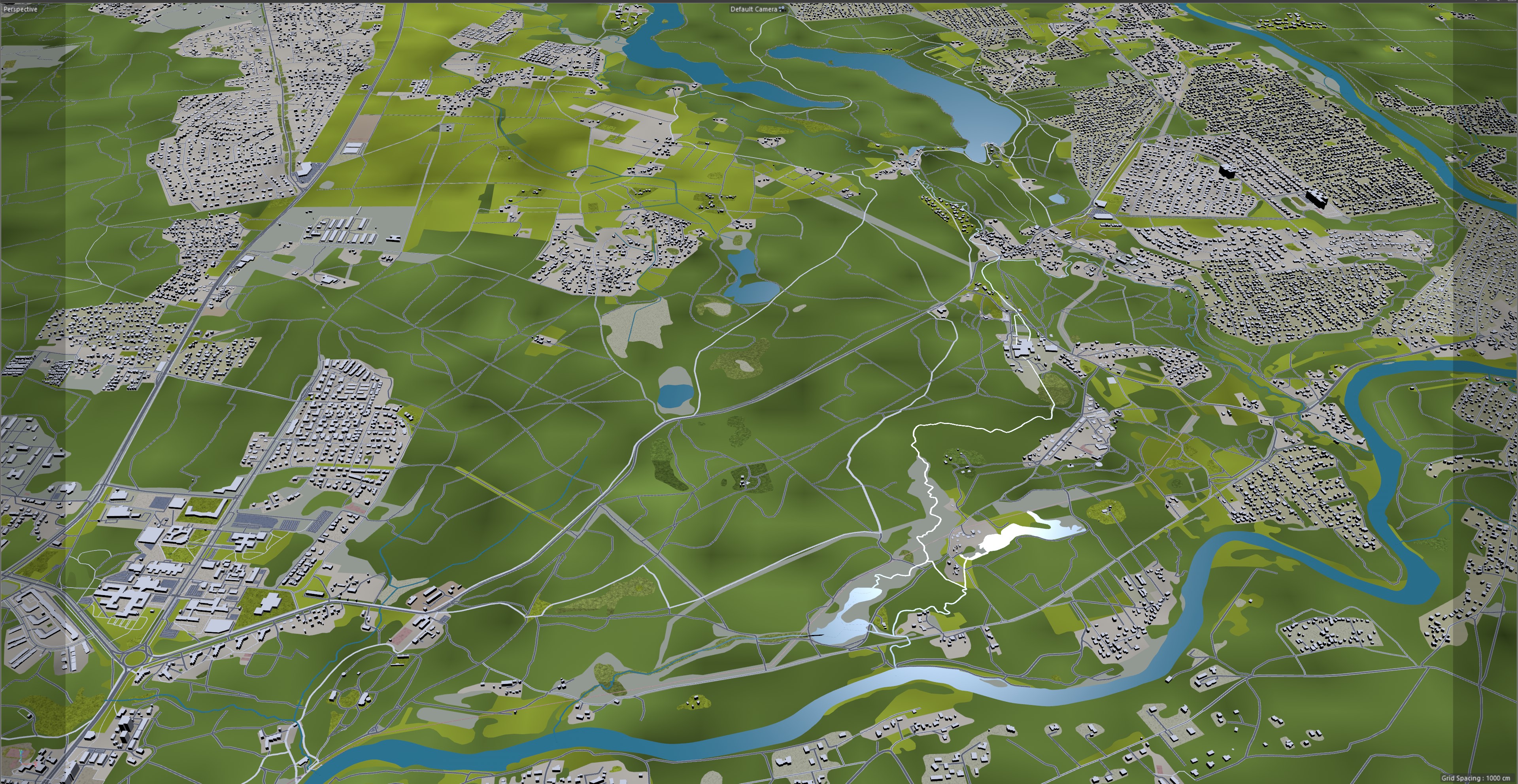Click the Perspective view label

pos(21,9)
